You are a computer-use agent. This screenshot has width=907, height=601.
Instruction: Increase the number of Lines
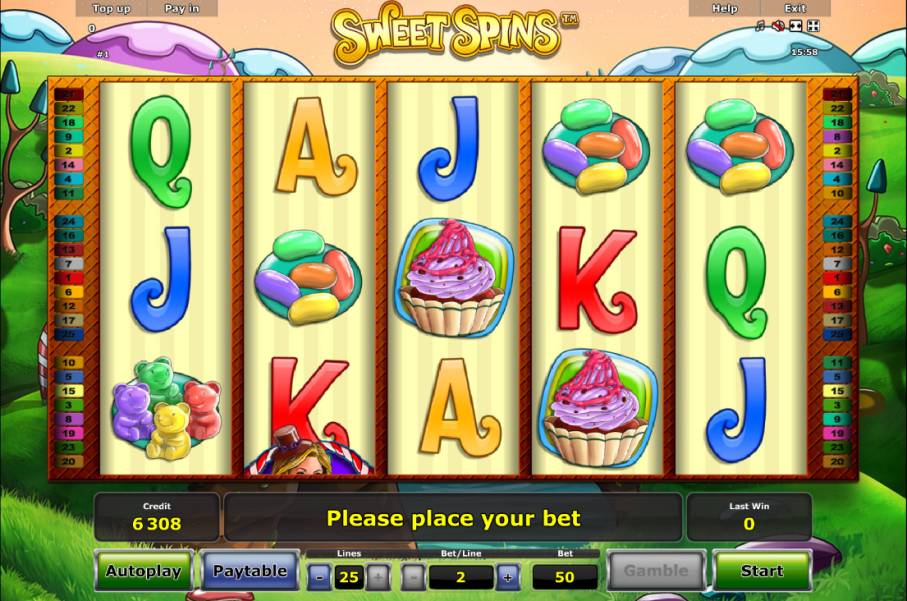pos(377,577)
